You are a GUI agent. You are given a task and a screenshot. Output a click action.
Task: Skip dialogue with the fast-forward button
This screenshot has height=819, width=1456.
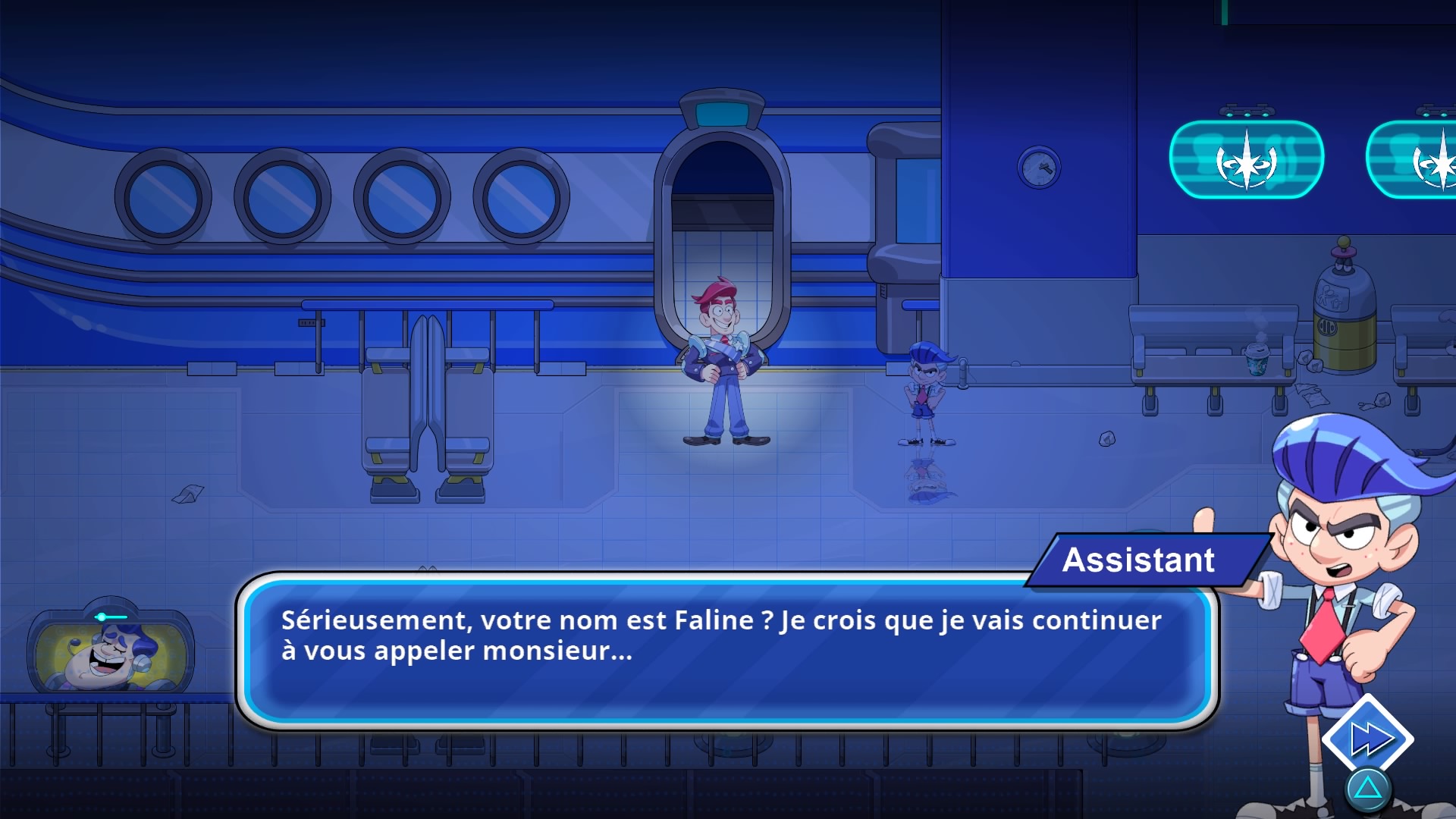click(x=1368, y=738)
